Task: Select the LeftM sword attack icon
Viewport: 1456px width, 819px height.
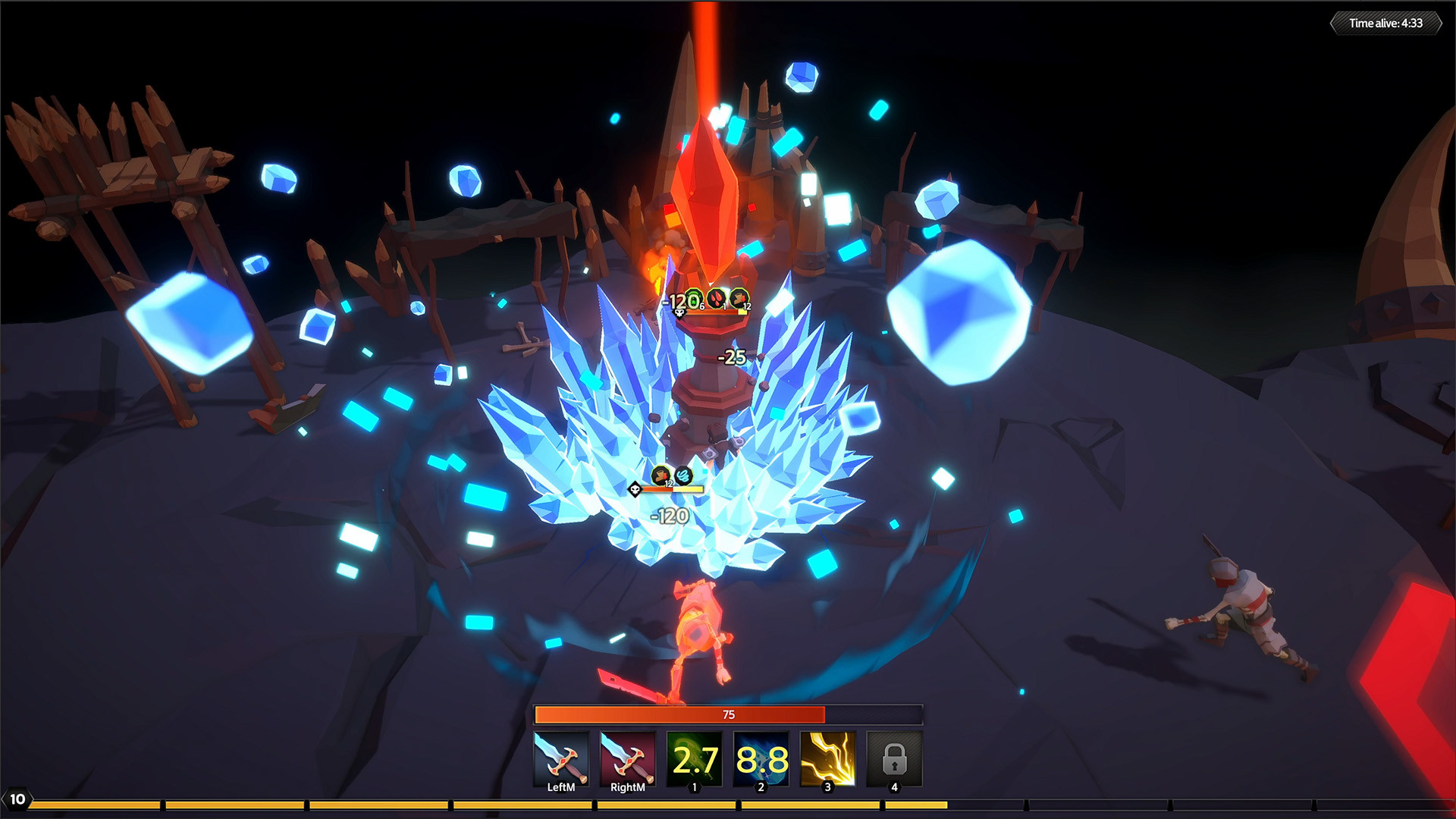Action: pyautogui.click(x=562, y=757)
